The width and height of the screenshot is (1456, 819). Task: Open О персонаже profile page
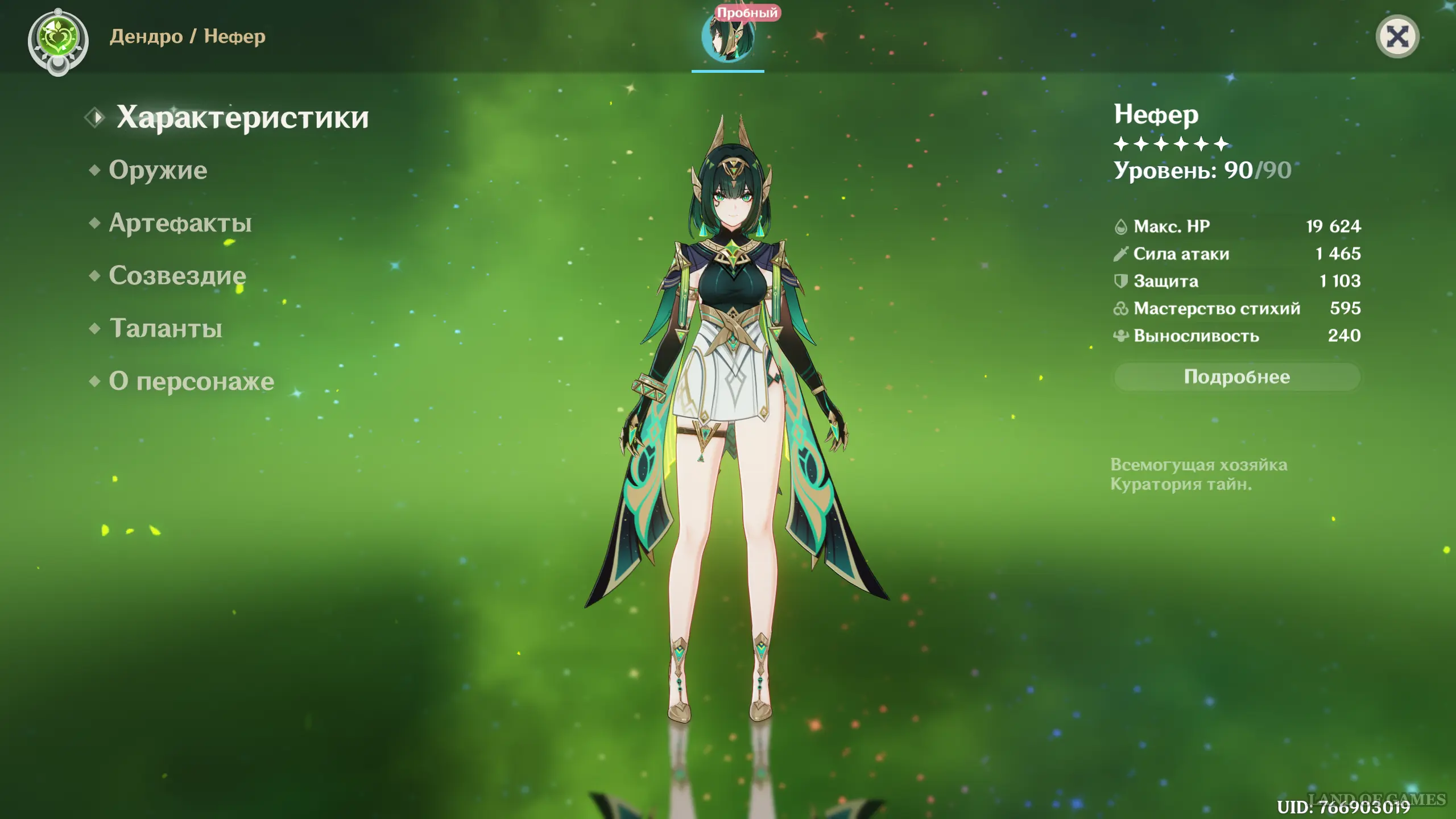191,381
